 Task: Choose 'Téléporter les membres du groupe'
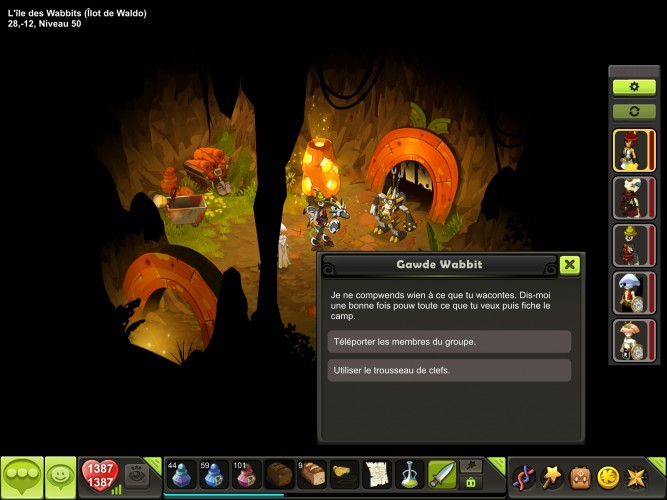click(x=449, y=342)
